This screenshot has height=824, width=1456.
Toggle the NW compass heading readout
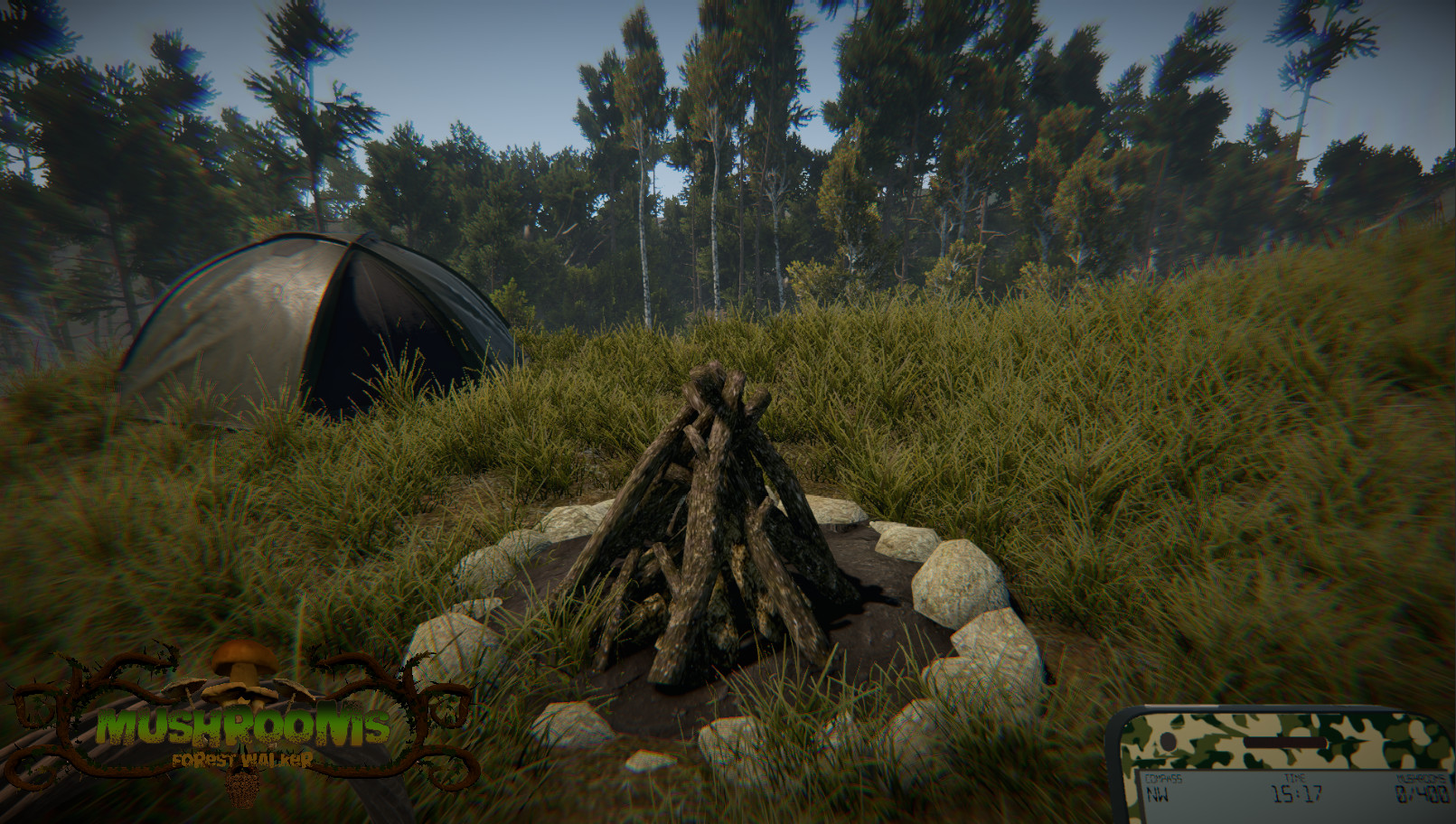coord(1160,794)
